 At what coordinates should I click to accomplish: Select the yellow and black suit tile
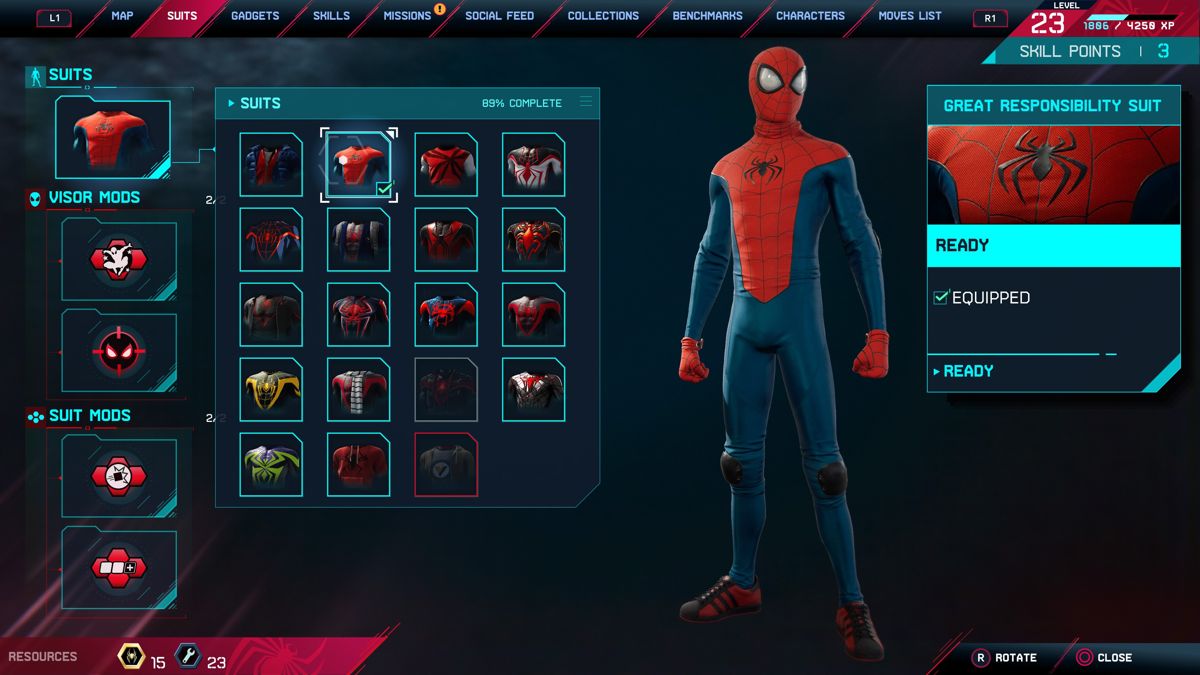pyautogui.click(x=271, y=390)
